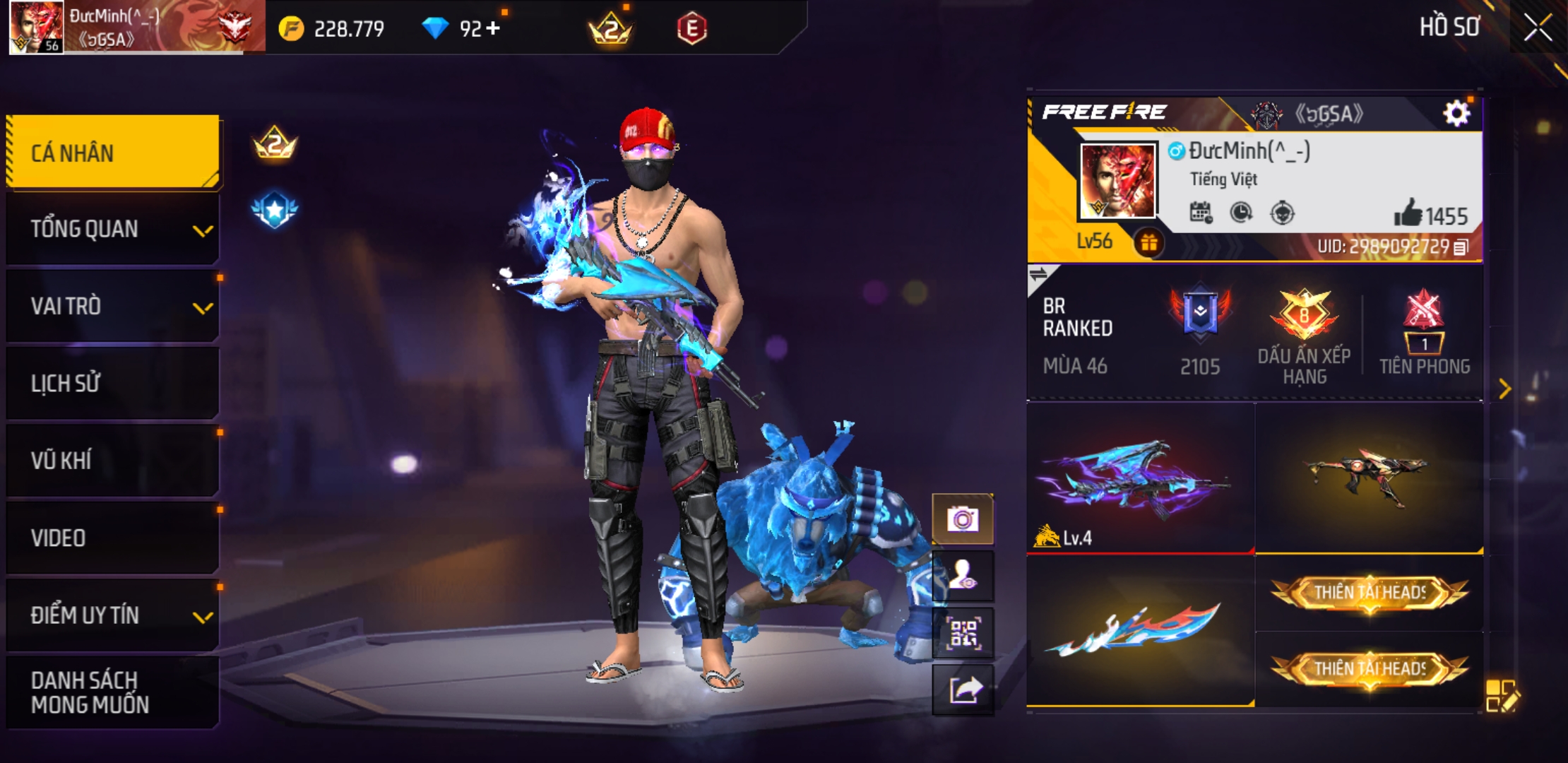
Task: Add diamonds with the plus button
Action: (x=493, y=28)
